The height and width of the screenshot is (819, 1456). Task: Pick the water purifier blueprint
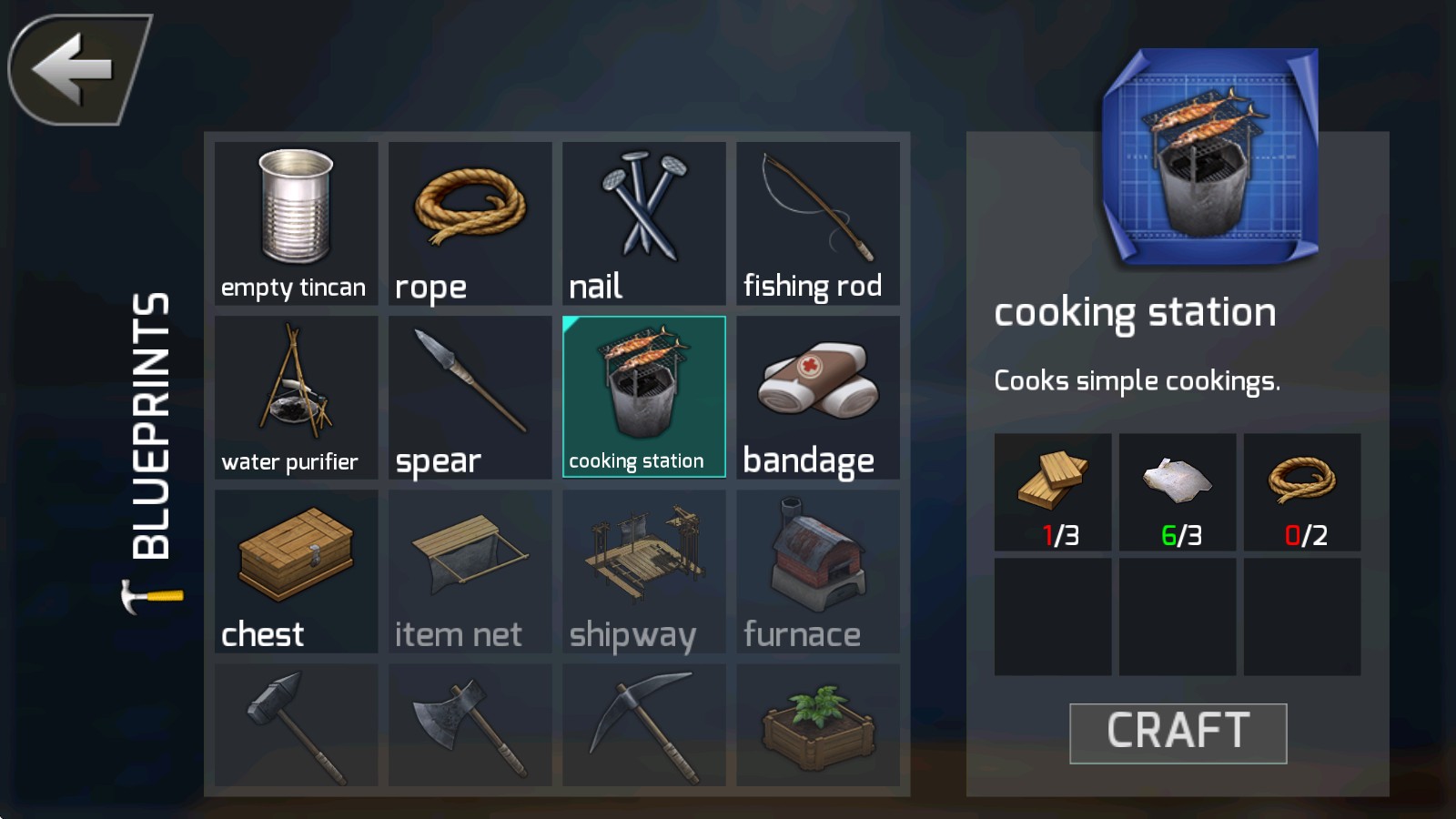point(296,397)
